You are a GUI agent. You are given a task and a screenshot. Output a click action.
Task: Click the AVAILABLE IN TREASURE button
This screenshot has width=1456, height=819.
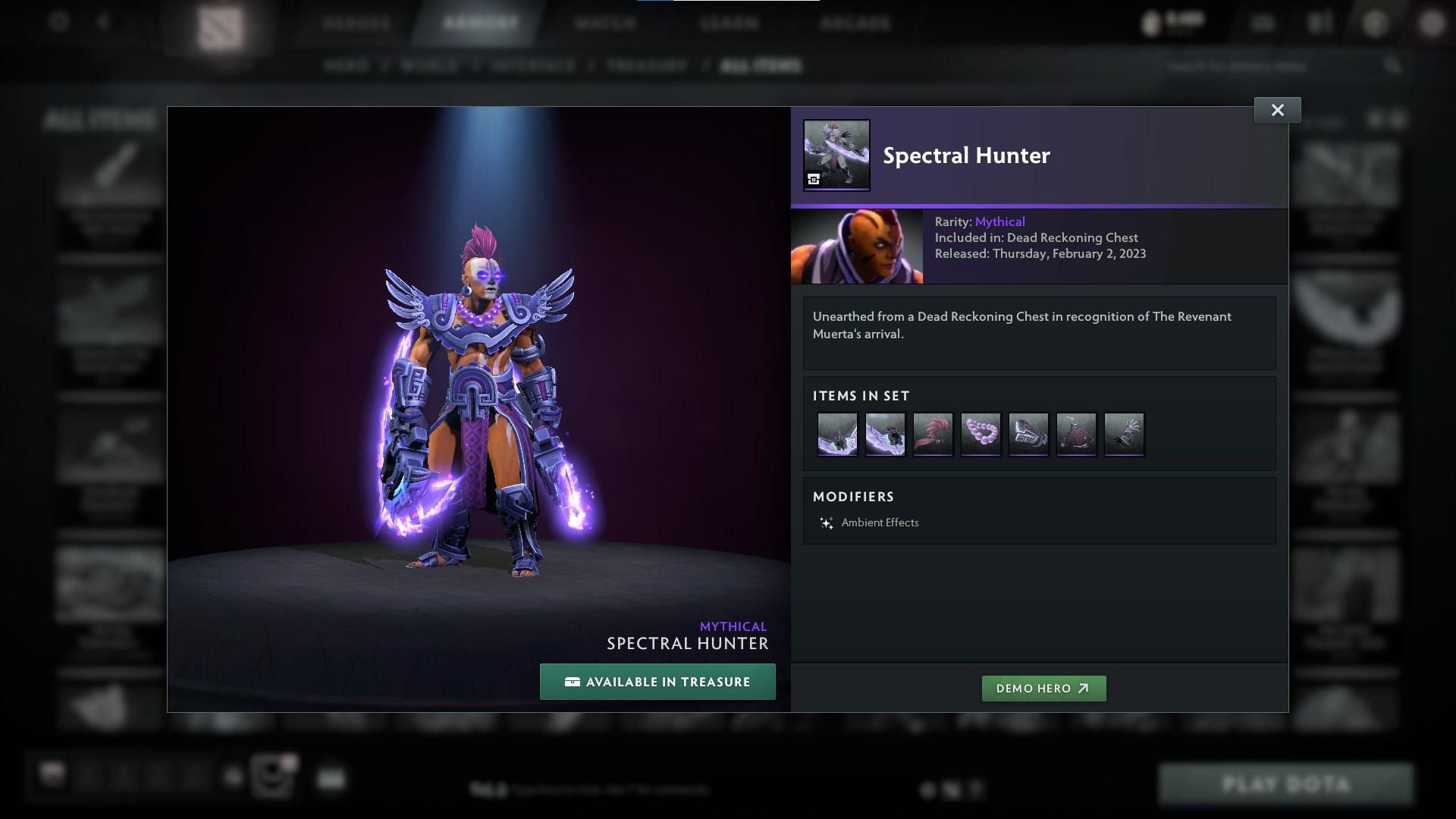(657, 681)
